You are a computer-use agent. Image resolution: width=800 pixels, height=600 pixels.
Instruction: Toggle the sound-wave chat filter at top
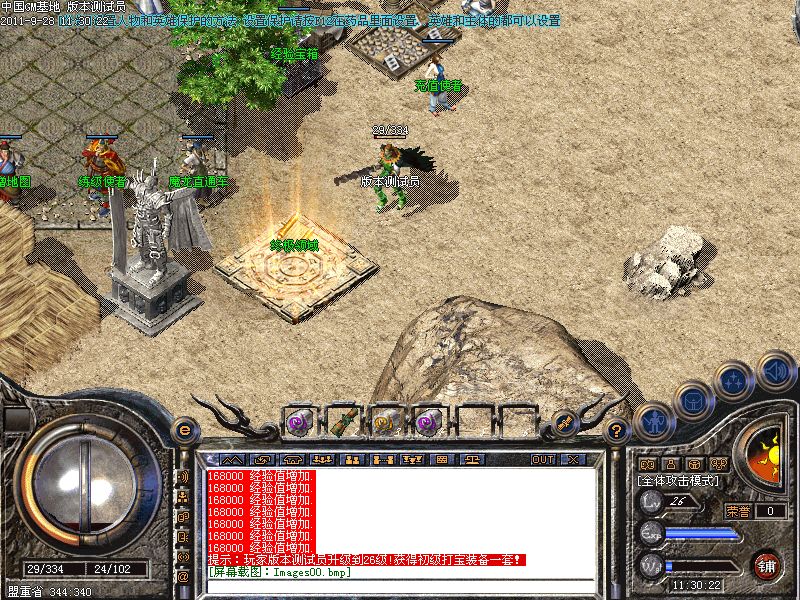[x=184, y=476]
